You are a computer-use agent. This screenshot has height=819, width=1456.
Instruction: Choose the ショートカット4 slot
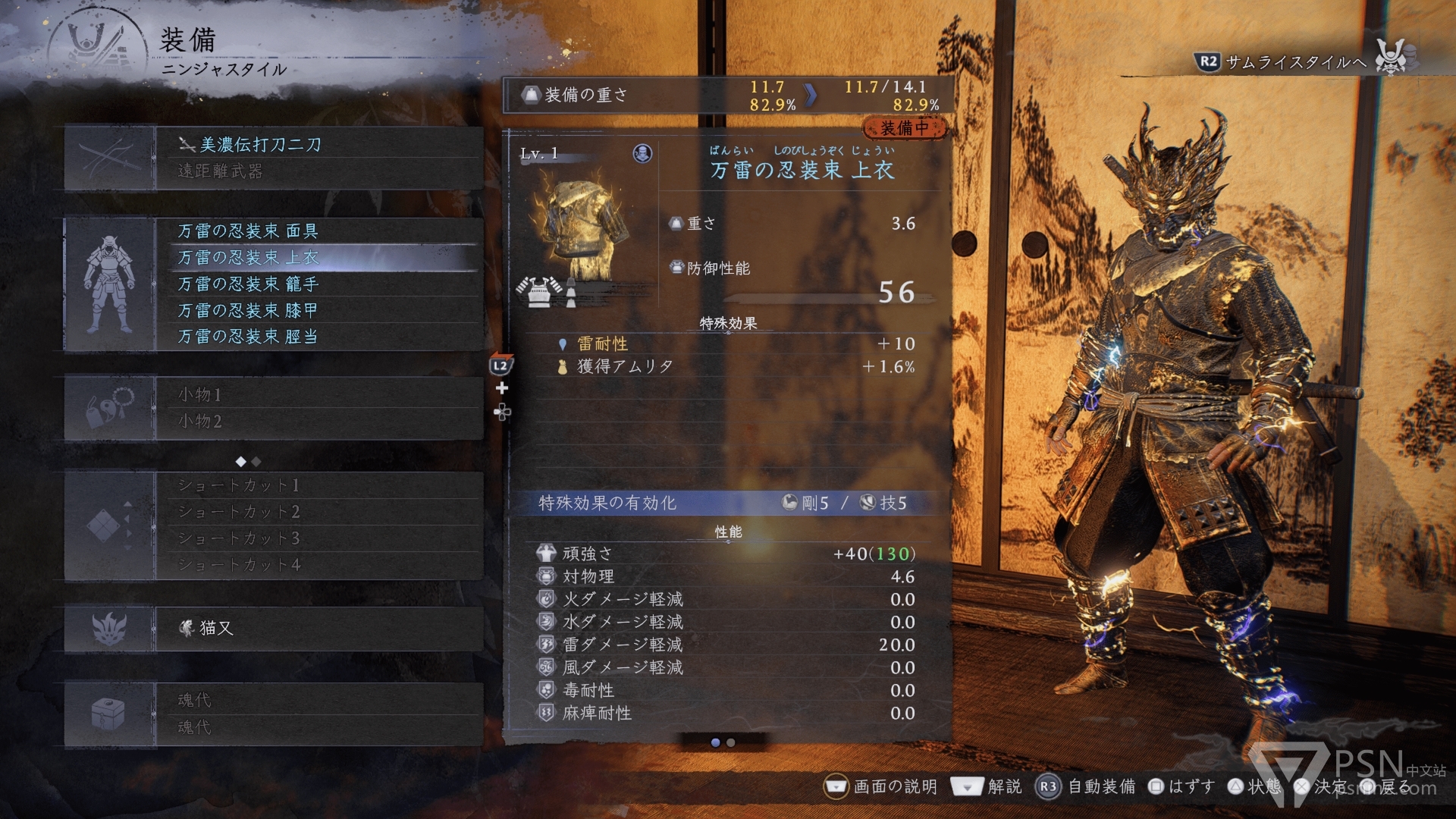(318, 565)
